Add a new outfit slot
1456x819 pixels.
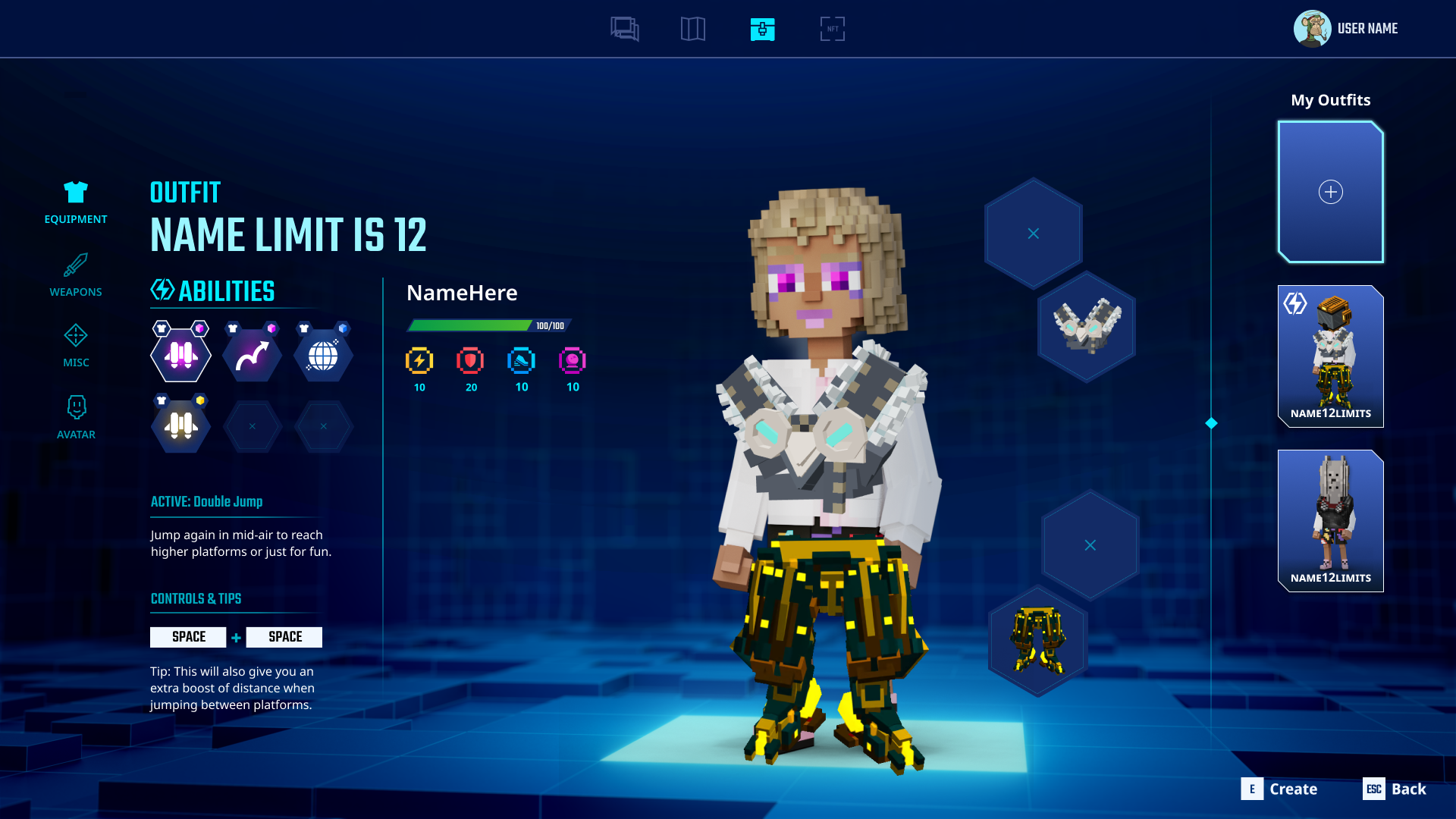(1330, 192)
